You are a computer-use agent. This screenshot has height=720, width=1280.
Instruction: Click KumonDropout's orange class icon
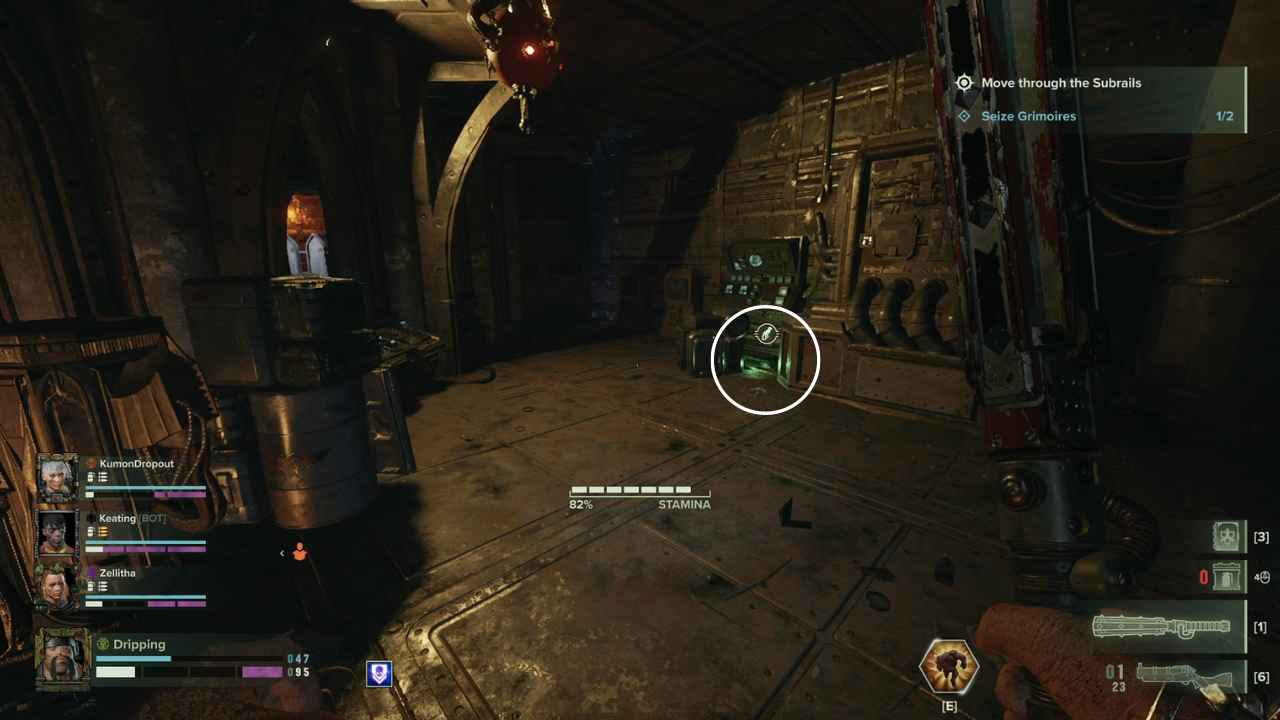[89, 464]
